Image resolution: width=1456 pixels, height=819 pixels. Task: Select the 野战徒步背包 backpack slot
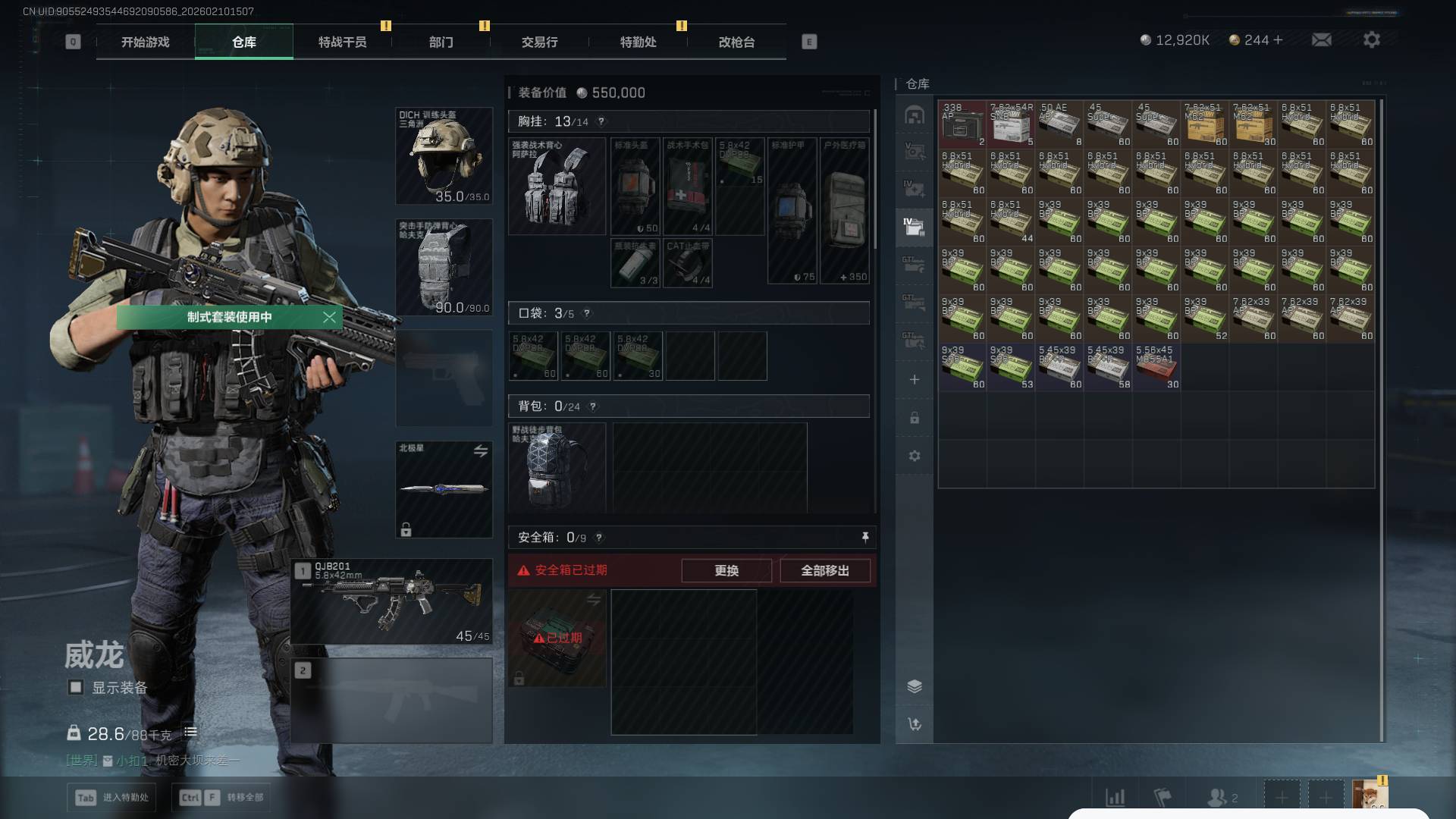[557, 467]
